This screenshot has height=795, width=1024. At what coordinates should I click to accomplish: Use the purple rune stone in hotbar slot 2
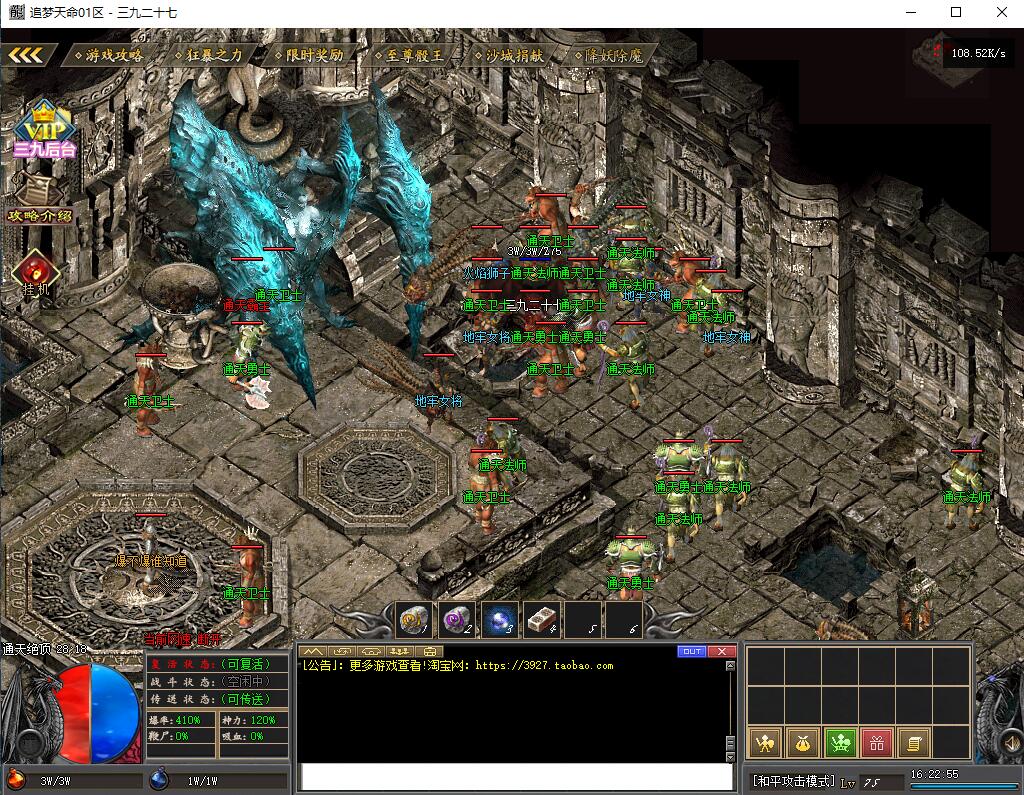pyautogui.click(x=457, y=620)
